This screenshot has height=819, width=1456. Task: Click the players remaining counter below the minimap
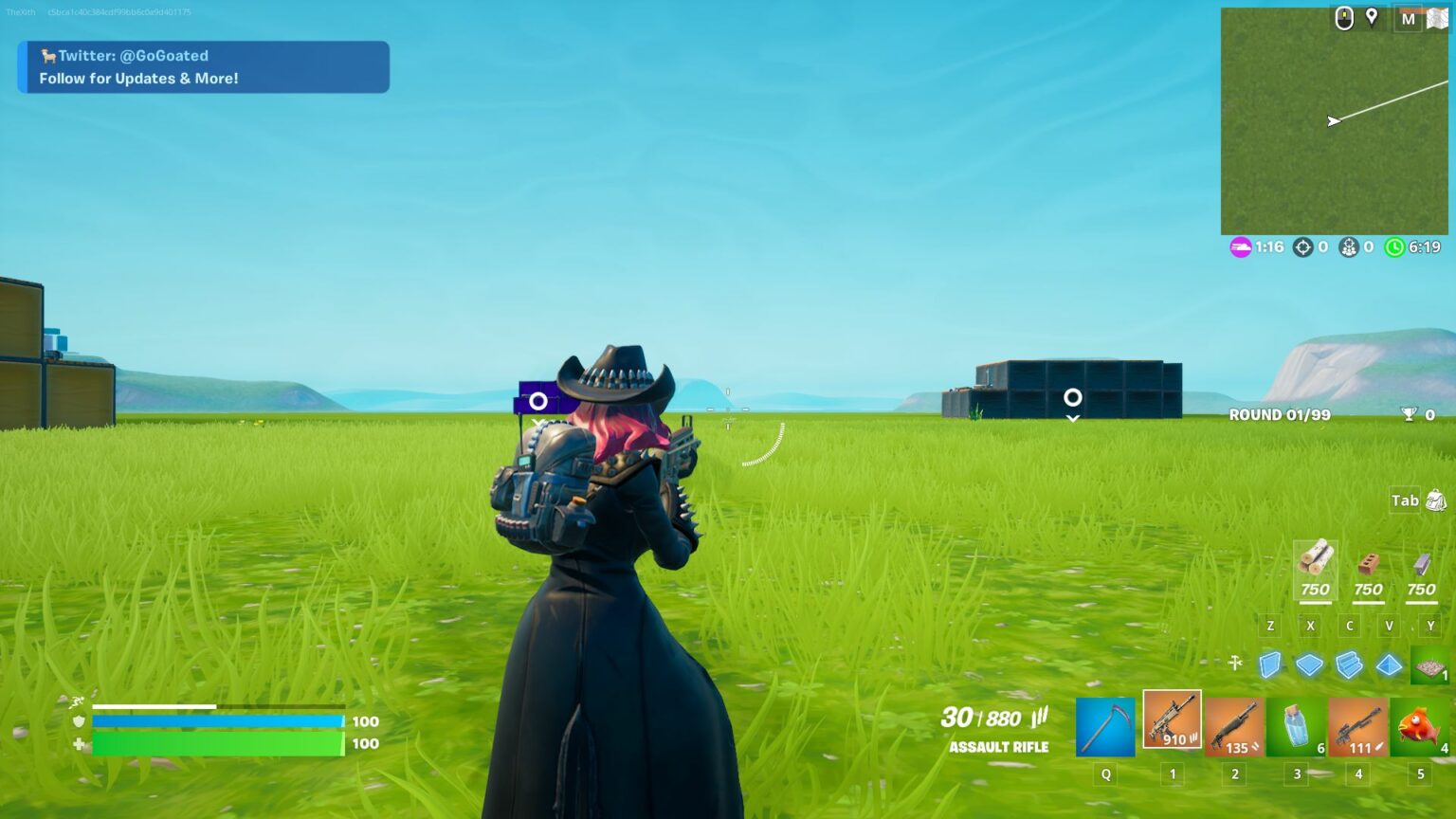(x=1347, y=247)
